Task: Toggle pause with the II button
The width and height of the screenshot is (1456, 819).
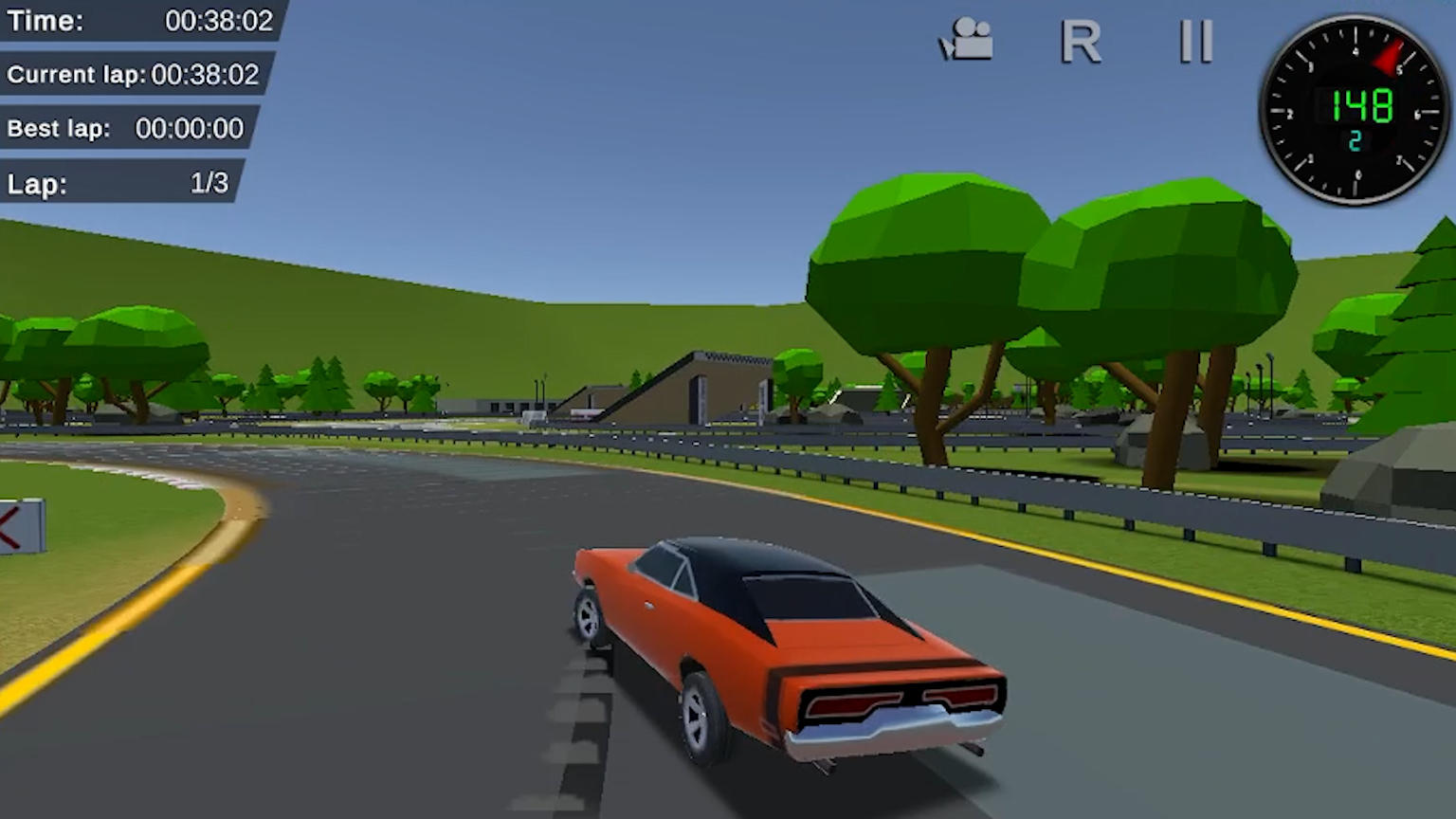Action: (1194, 43)
